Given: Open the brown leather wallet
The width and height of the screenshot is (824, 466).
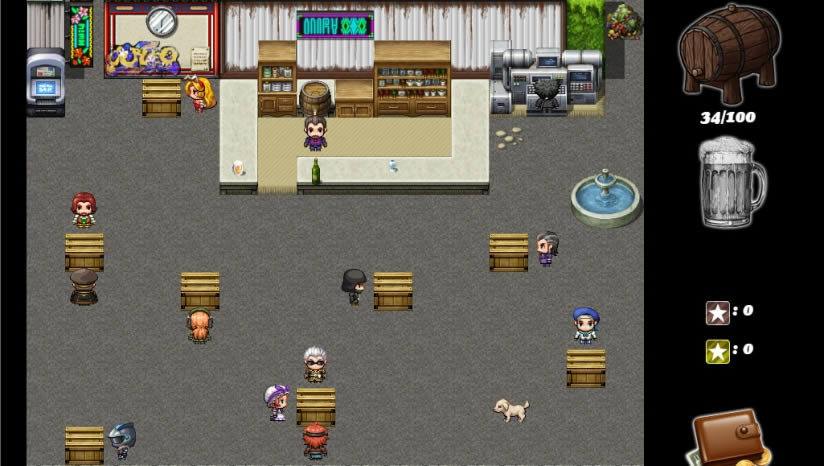Looking at the screenshot, I should click(729, 436).
